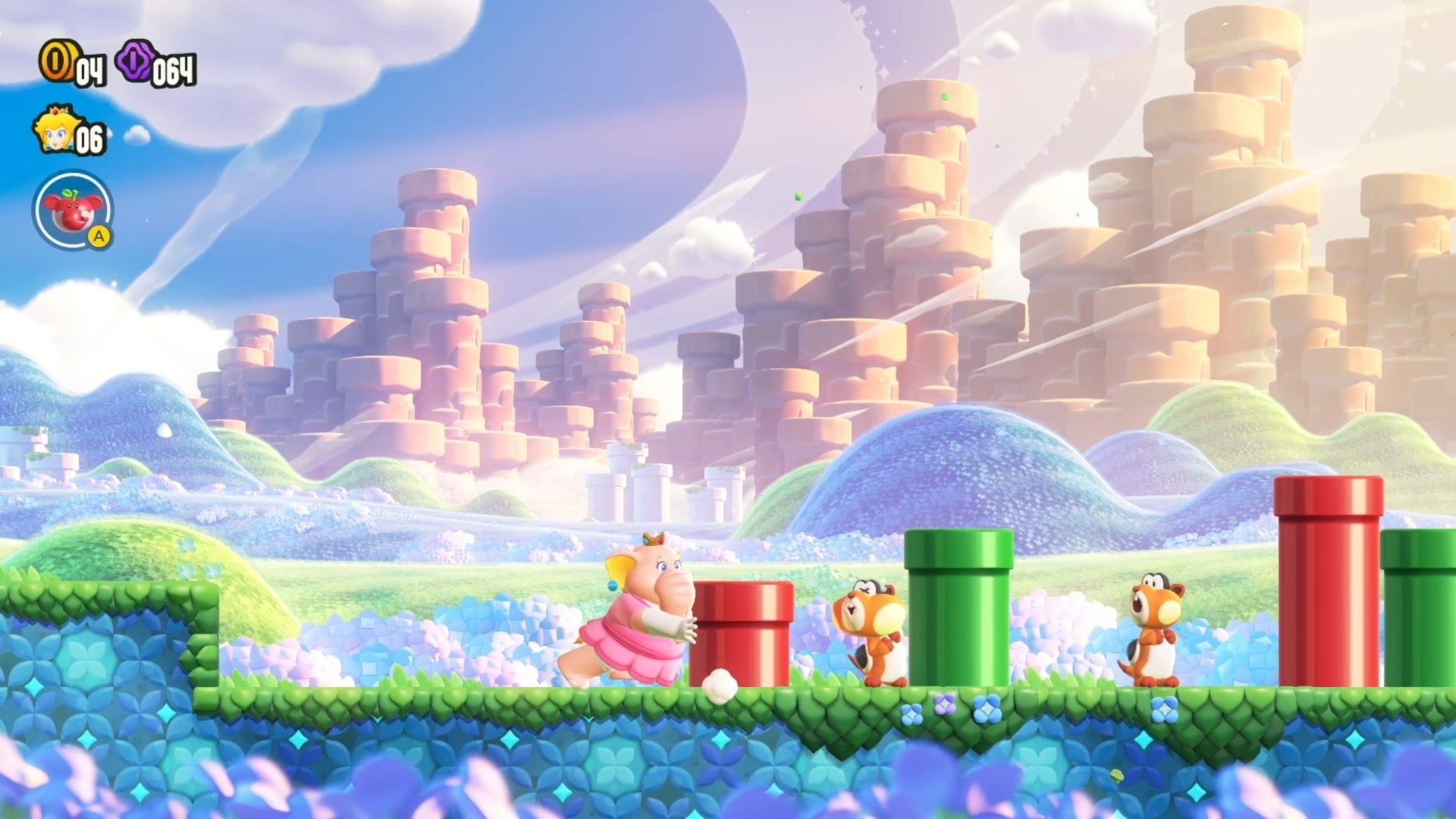The width and height of the screenshot is (1456, 819).
Task: Click Elephant Peach character
Action: 629,614
